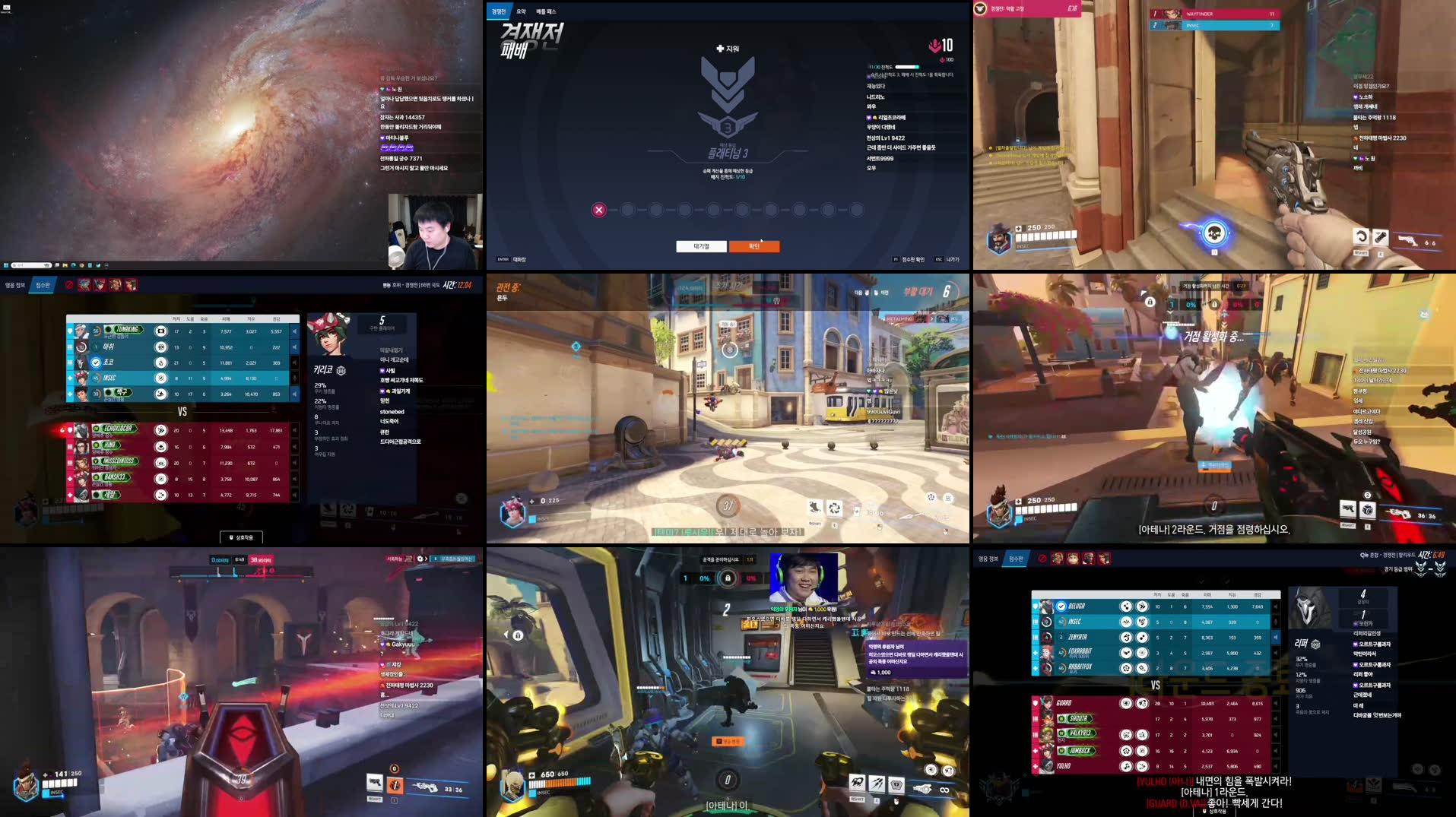Click the white 대기열 queue button
The image size is (1456, 817).
701,246
